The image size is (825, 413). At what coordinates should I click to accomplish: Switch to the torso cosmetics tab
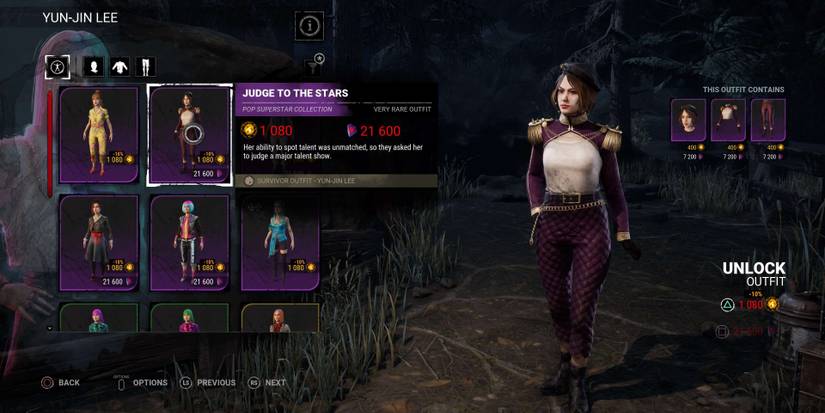(x=120, y=67)
